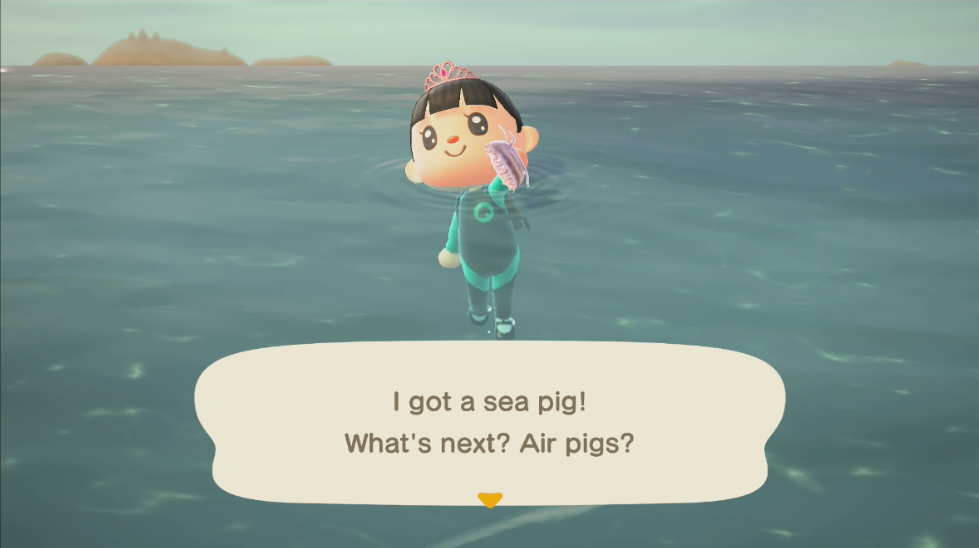Advance the "I got a sea pig!" dialogue box
979x548 pixels.
pos(489,422)
